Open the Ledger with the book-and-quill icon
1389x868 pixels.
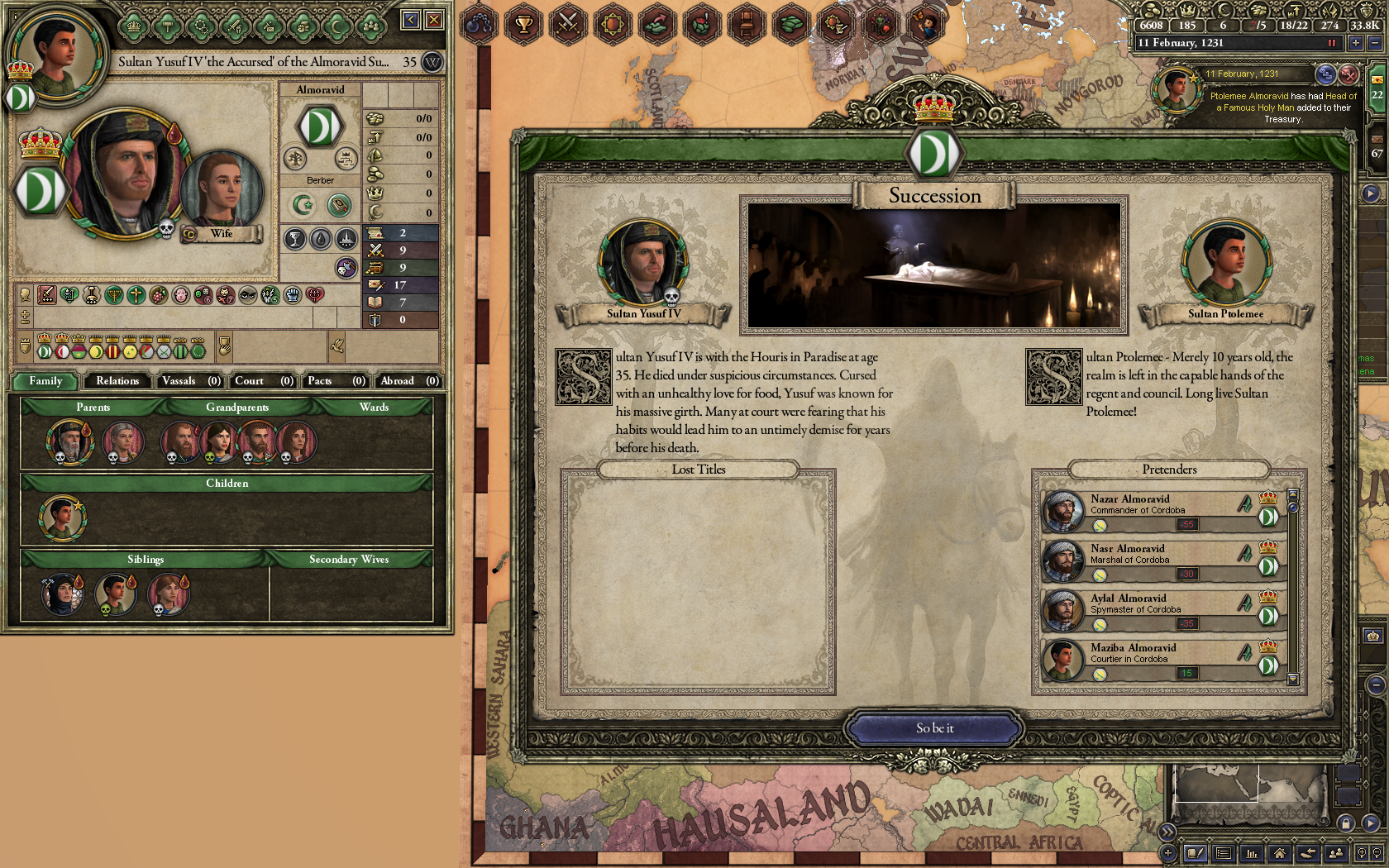click(1195, 852)
